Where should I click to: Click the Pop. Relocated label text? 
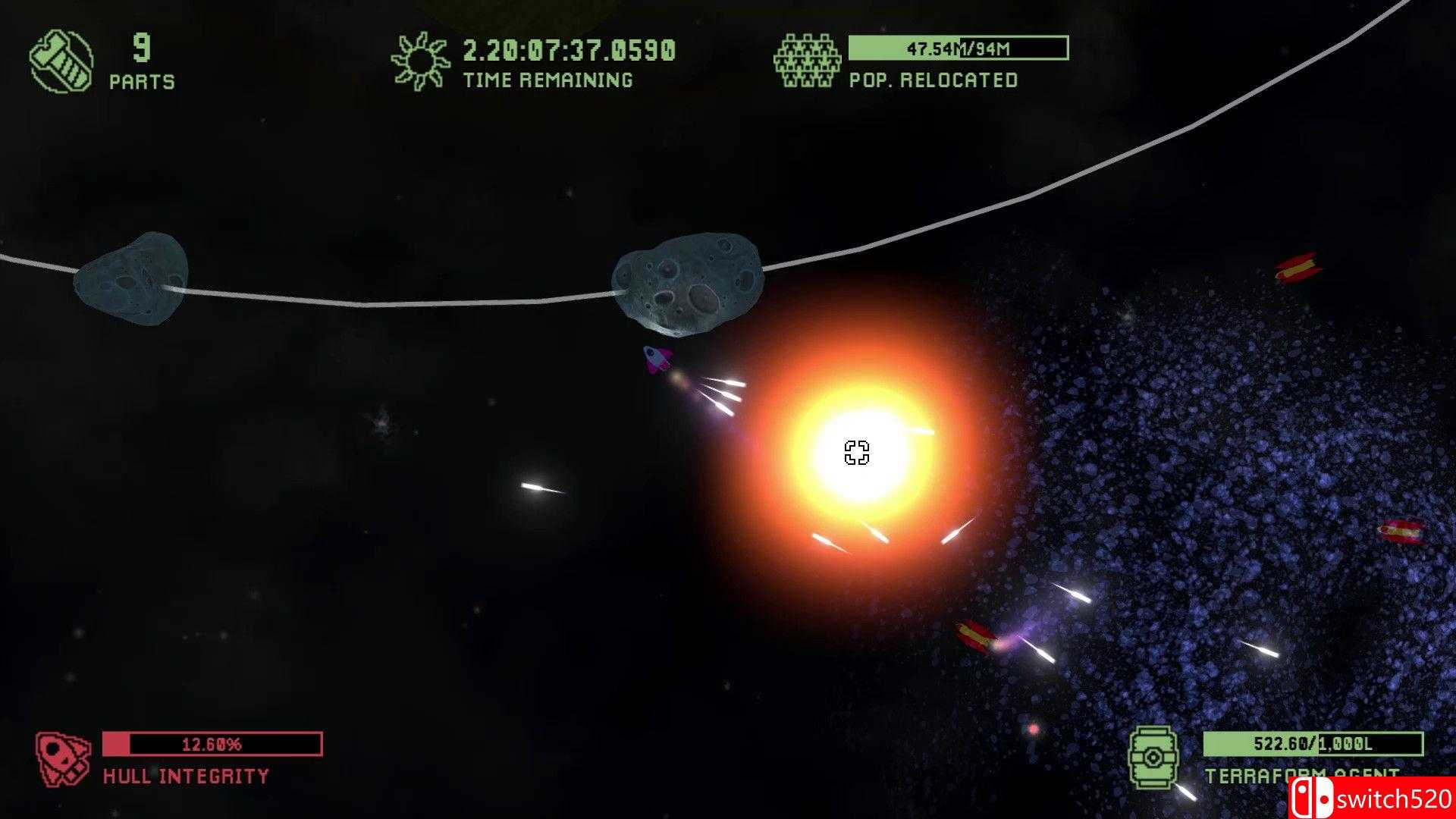(x=933, y=79)
